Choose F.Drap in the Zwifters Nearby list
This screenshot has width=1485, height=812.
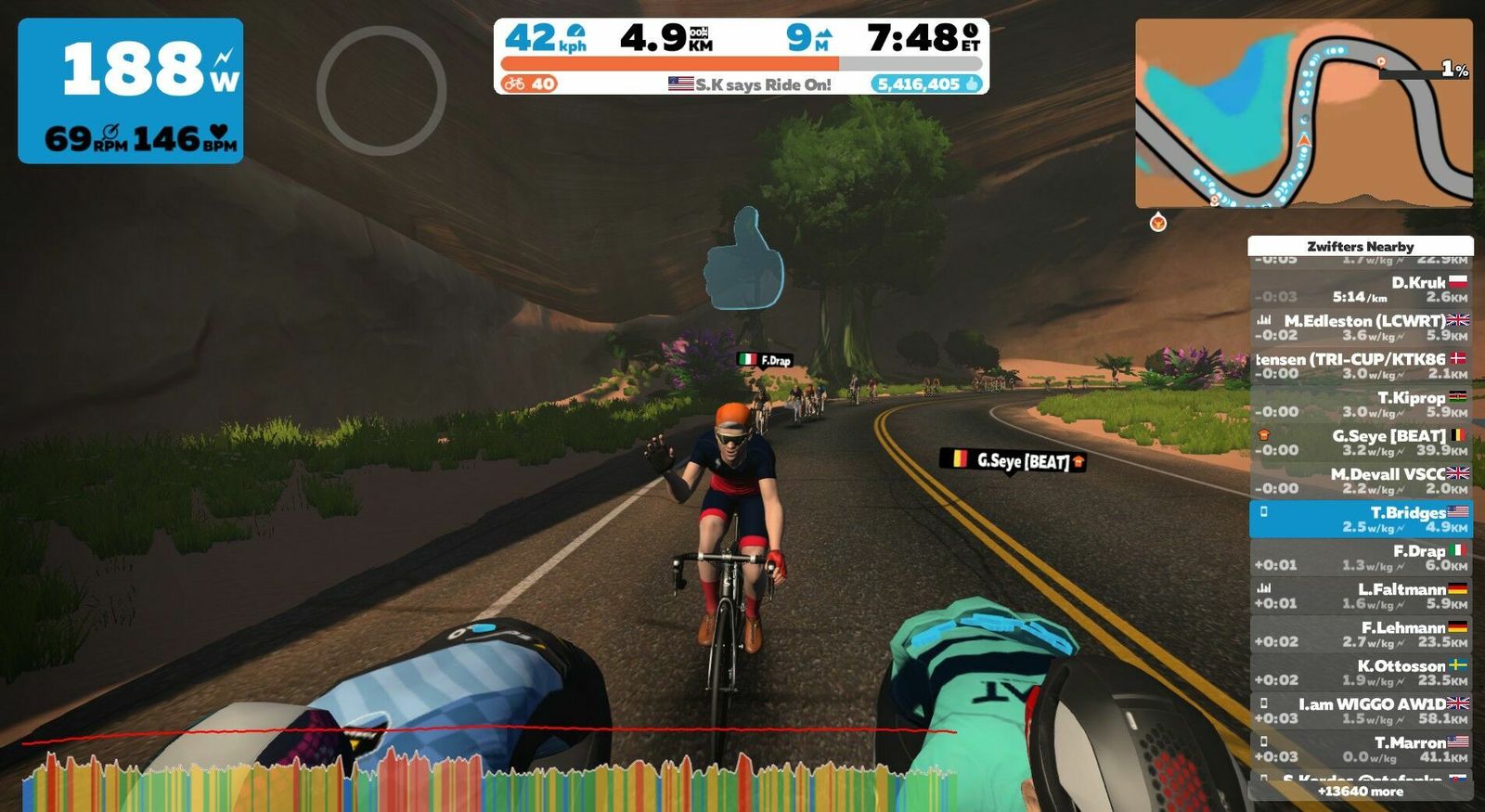tap(1361, 558)
